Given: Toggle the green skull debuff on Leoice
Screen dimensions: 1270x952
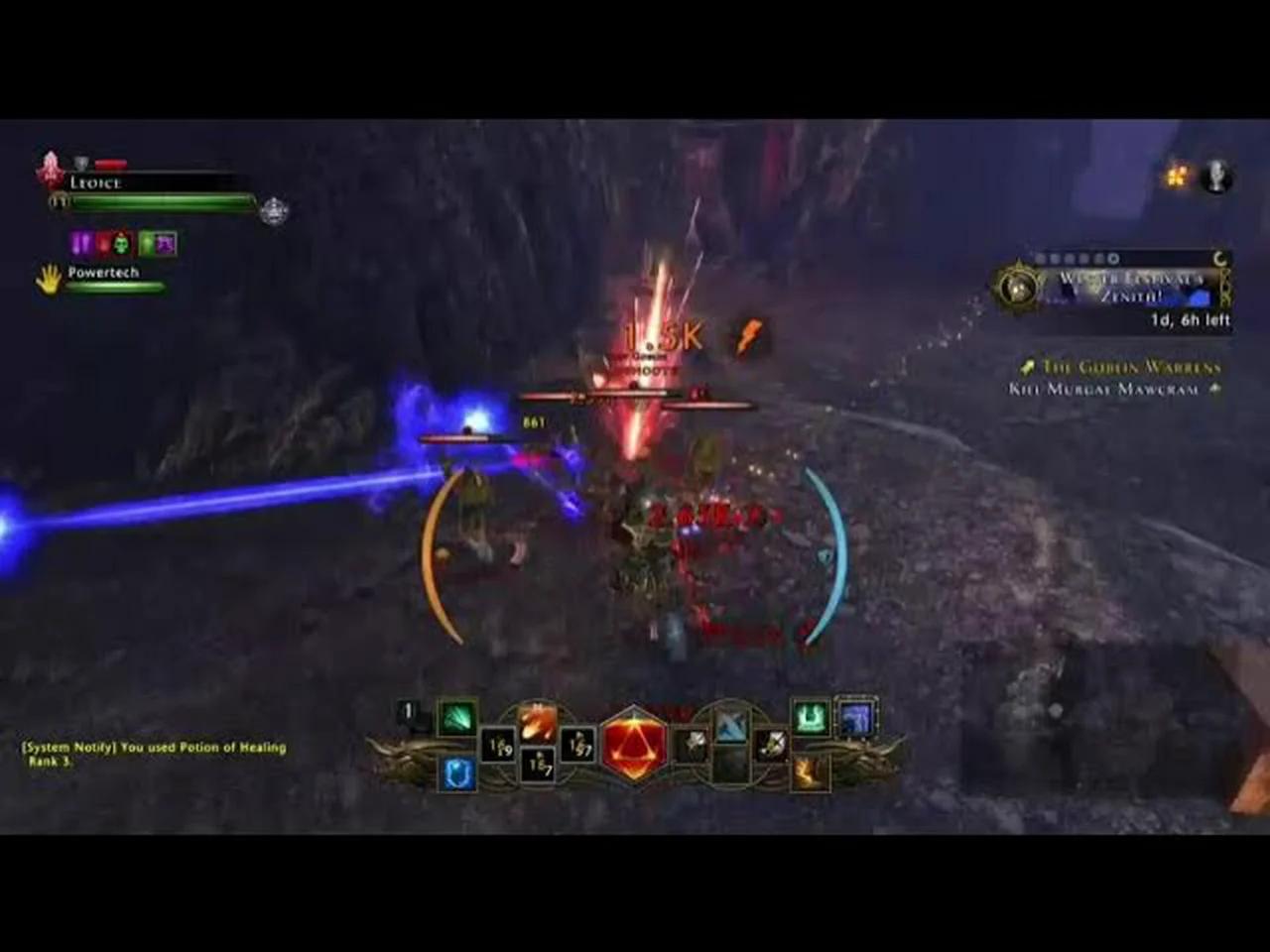Looking at the screenshot, I should (119, 242).
